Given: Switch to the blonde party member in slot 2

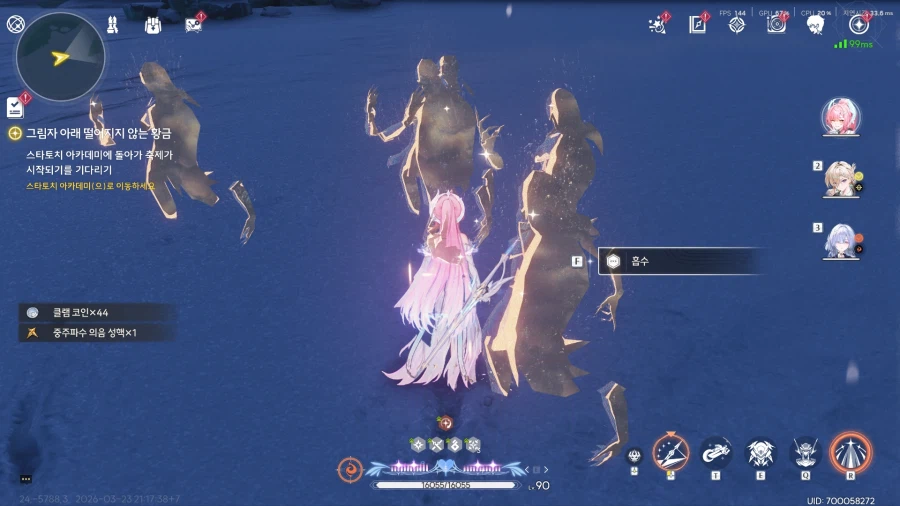Looking at the screenshot, I should tap(838, 179).
